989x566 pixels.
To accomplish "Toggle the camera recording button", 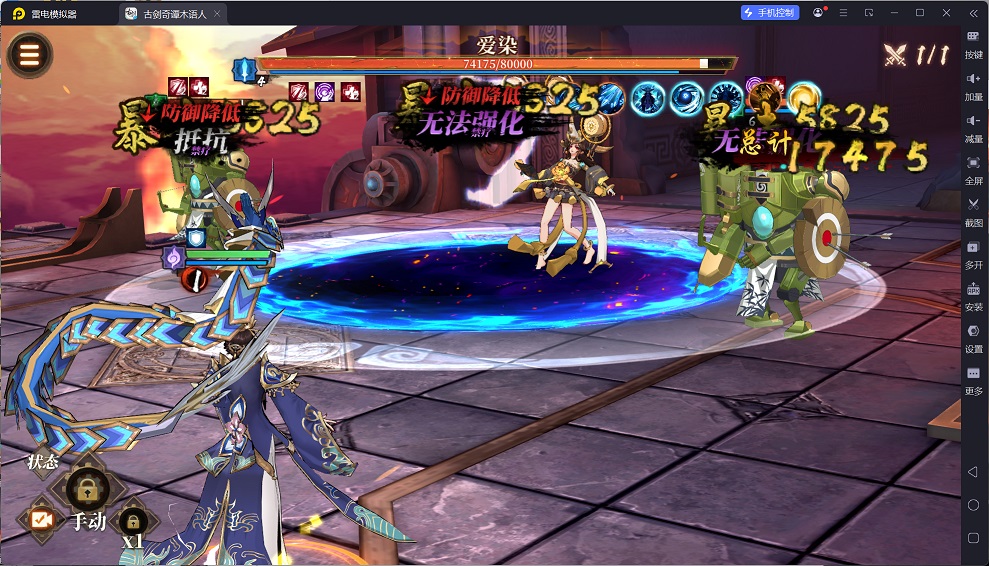I will coord(41,519).
